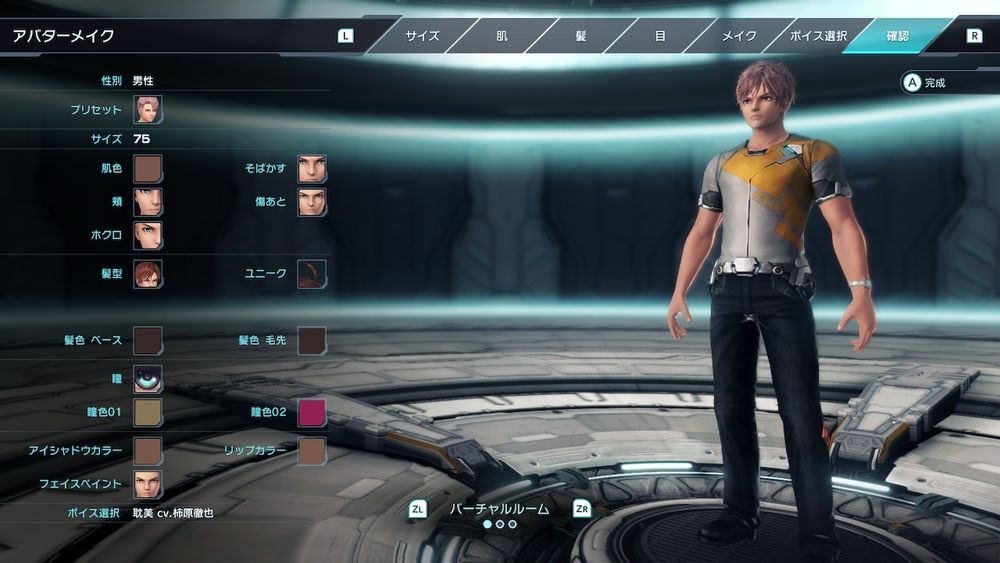Select the 頬 cheek thumbnail
The height and width of the screenshot is (563, 1000).
pos(148,202)
